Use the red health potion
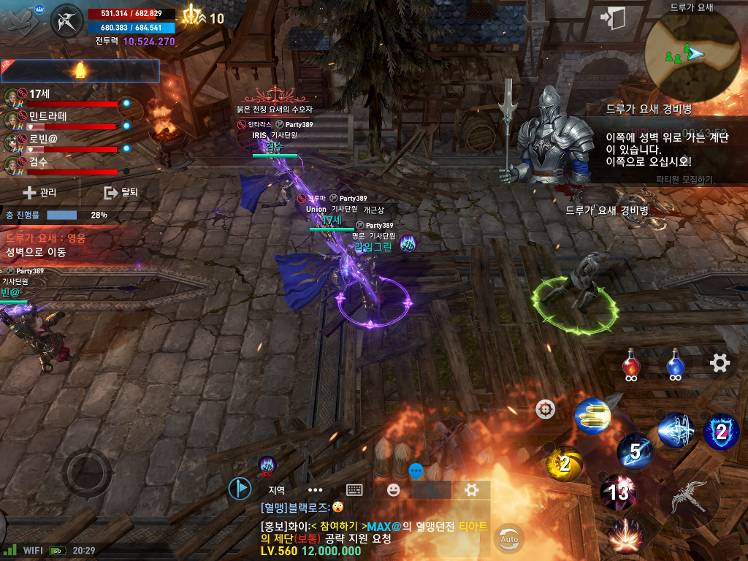This screenshot has height=561, width=748. pyautogui.click(x=630, y=364)
